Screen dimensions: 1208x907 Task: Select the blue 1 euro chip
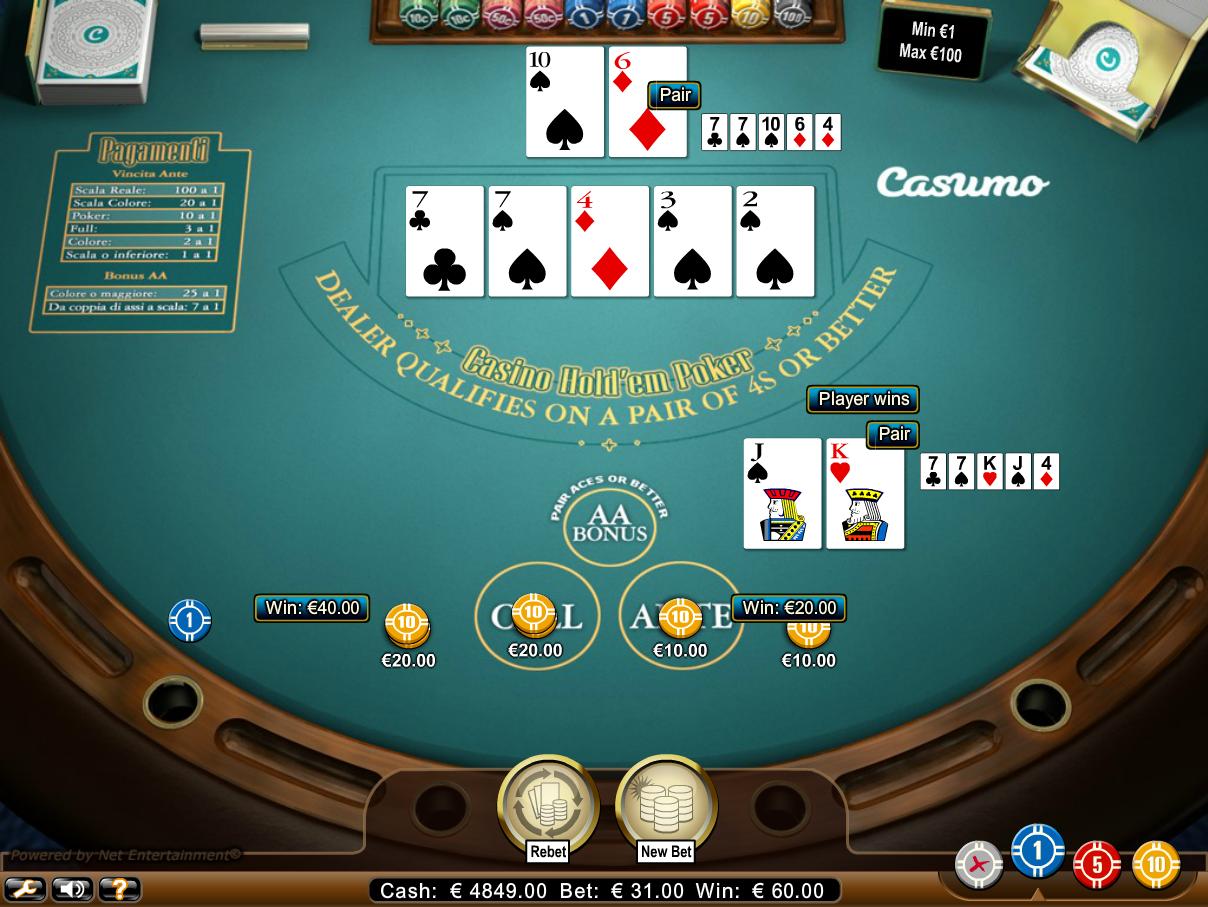(x=1037, y=853)
